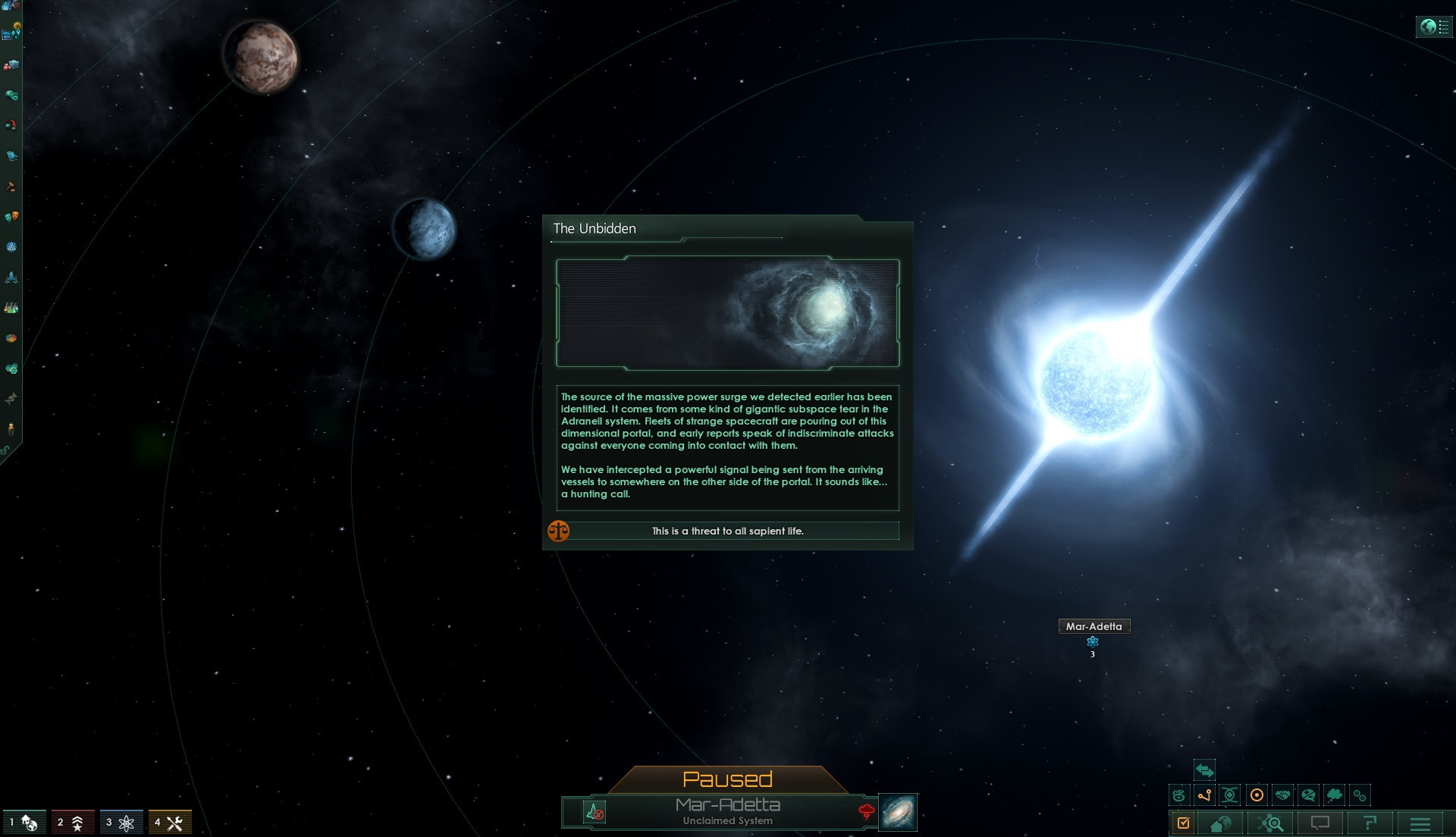1456x837 pixels.
Task: Toggle the hyperlane route map option
Action: point(1204,795)
